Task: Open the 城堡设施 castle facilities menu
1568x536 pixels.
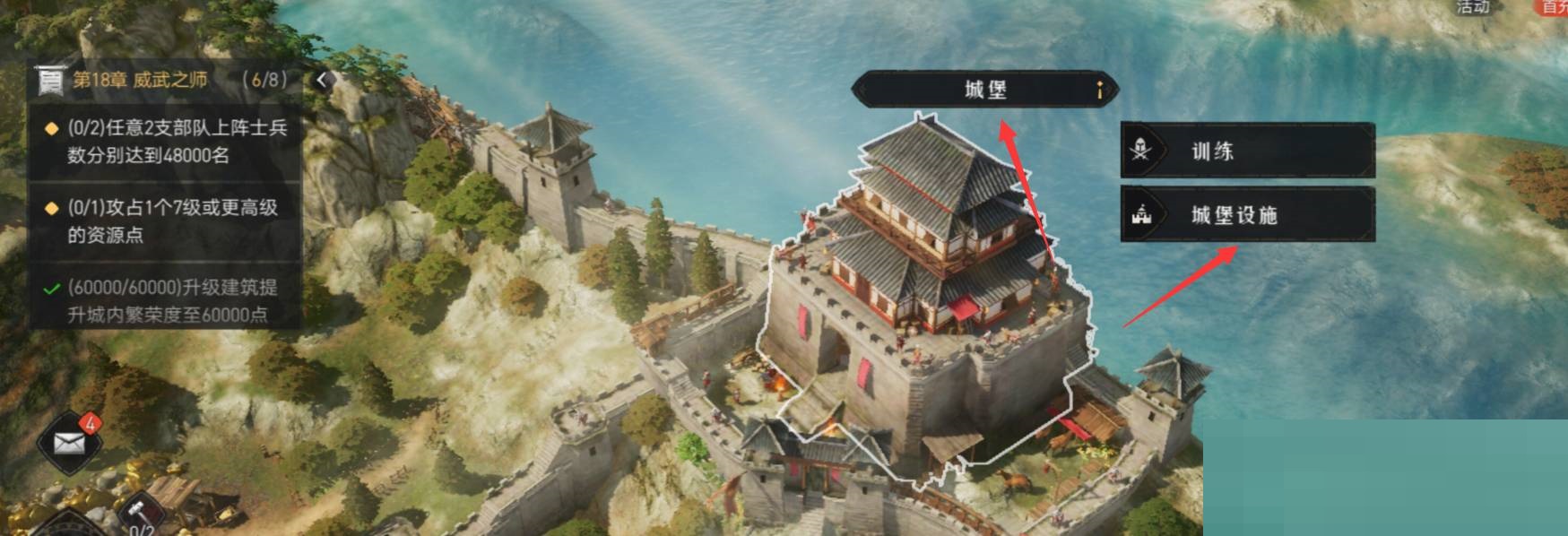Action: [1246, 214]
